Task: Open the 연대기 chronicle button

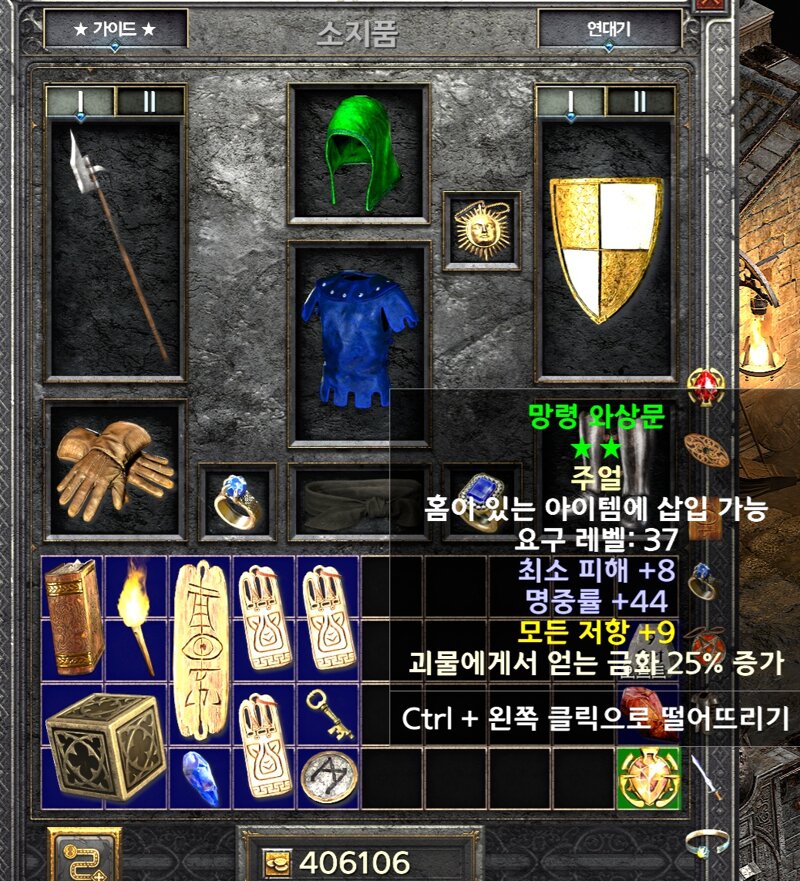Action: [609, 29]
